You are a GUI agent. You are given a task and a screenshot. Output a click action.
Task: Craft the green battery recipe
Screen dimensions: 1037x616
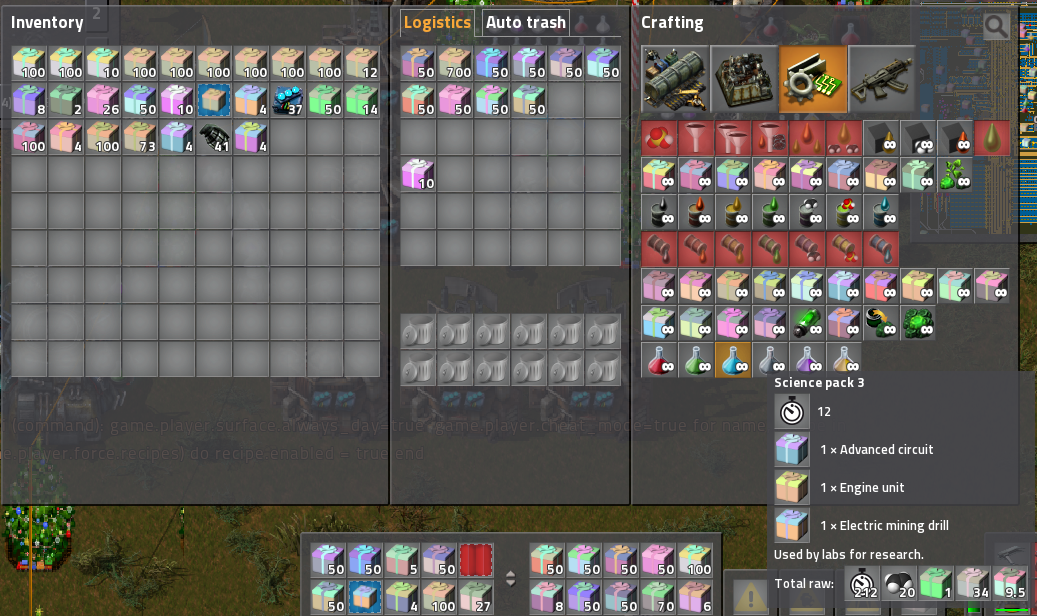pyautogui.click(x=807, y=323)
